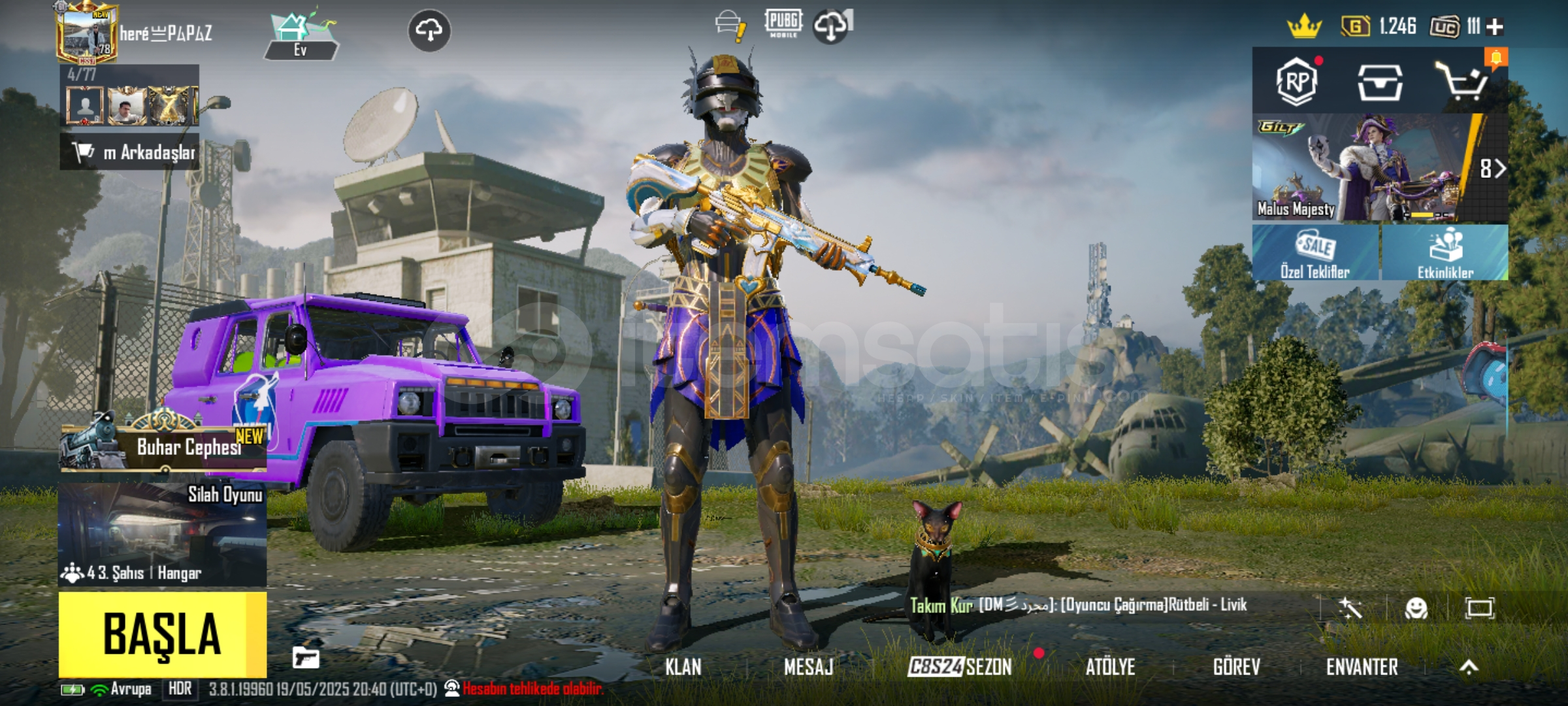Start the match with the BAŞLA button
This screenshot has width=1568, height=706.
[162, 634]
